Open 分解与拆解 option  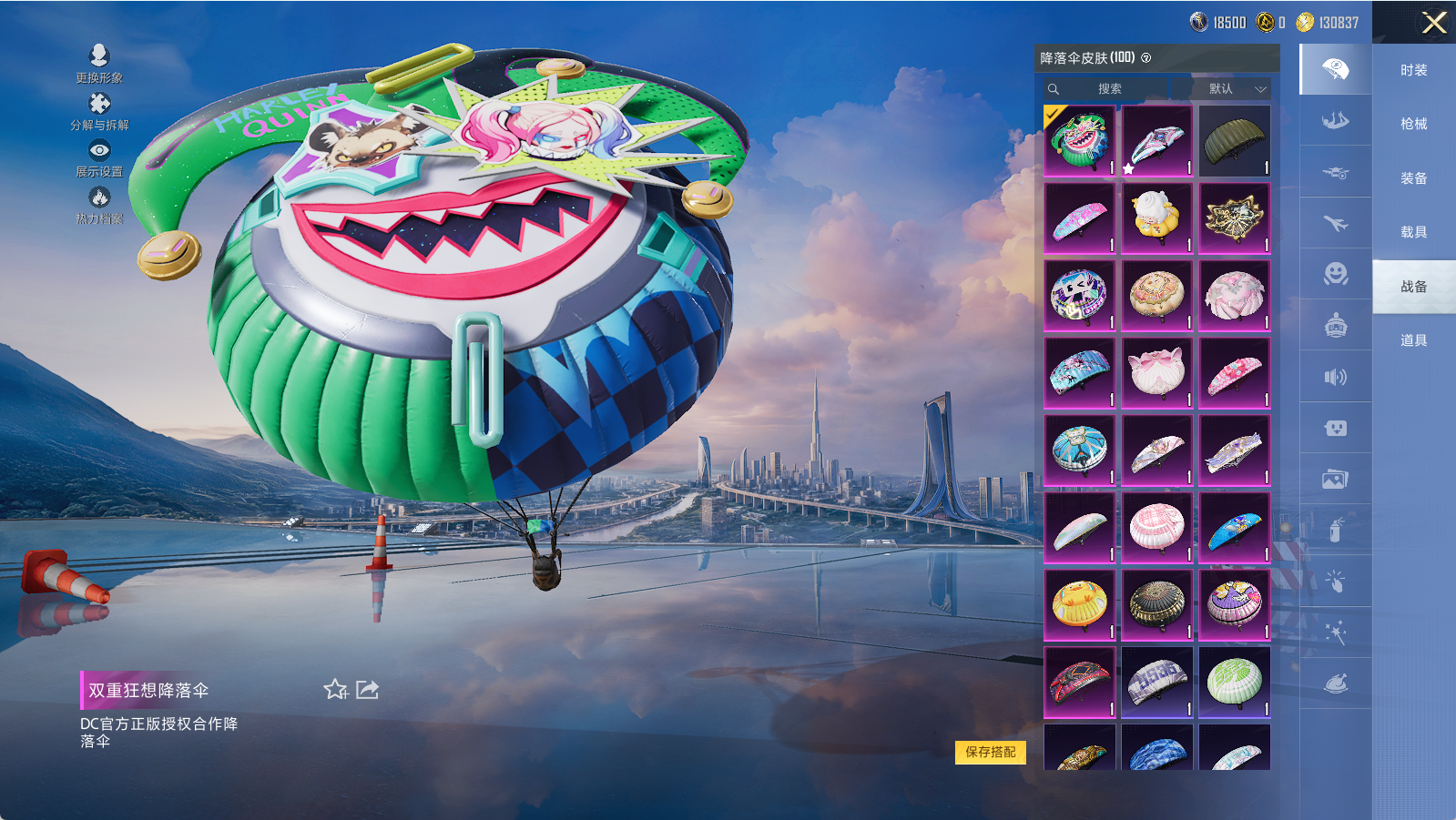click(99, 111)
